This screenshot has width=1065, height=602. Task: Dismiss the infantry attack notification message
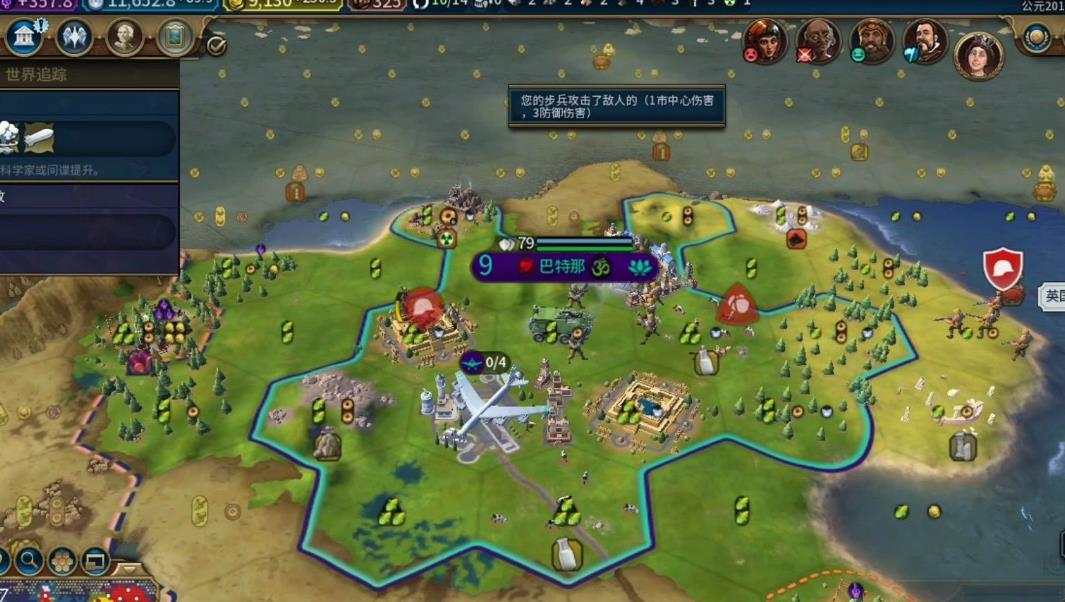point(616,106)
